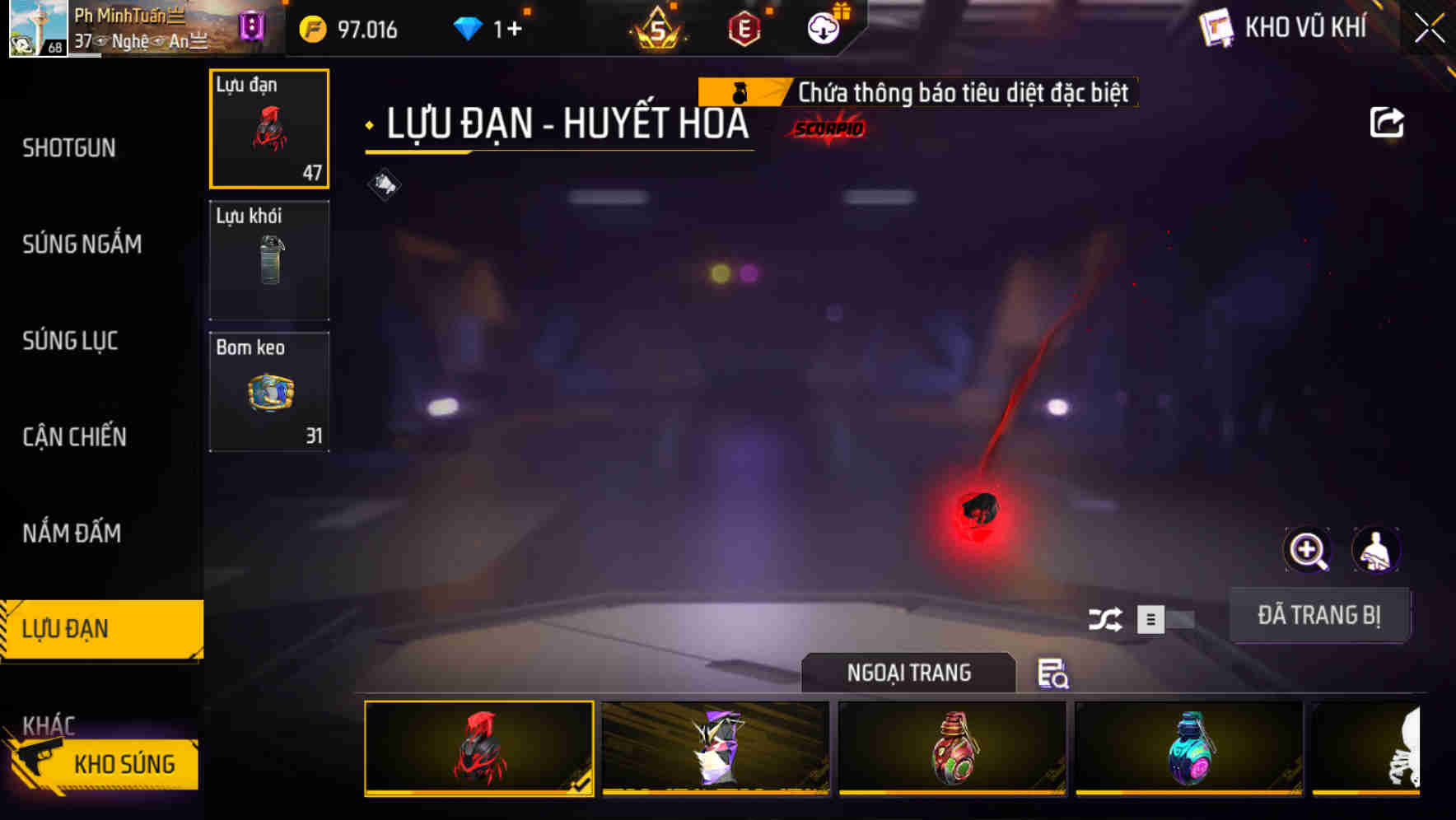Expand the Lựu đạn grenade category panel
The width and height of the screenshot is (1456, 820).
(x=268, y=128)
